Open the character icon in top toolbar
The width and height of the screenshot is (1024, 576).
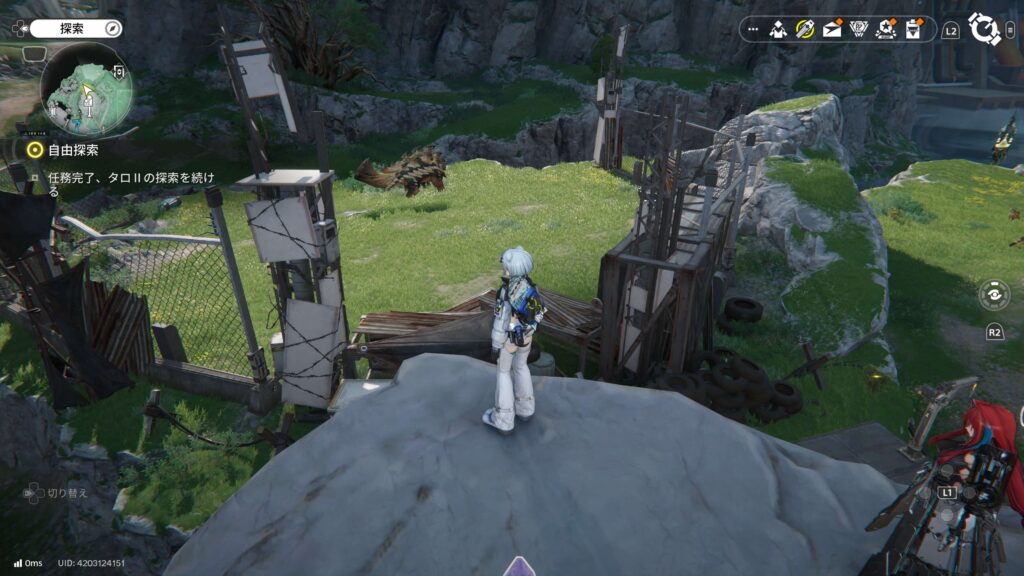(778, 29)
